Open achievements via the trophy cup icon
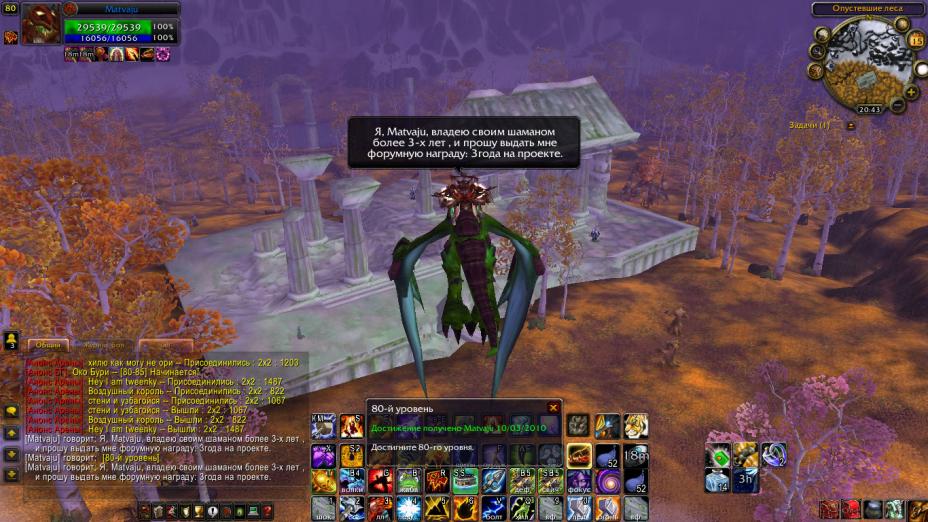928x522 pixels. click(199, 512)
